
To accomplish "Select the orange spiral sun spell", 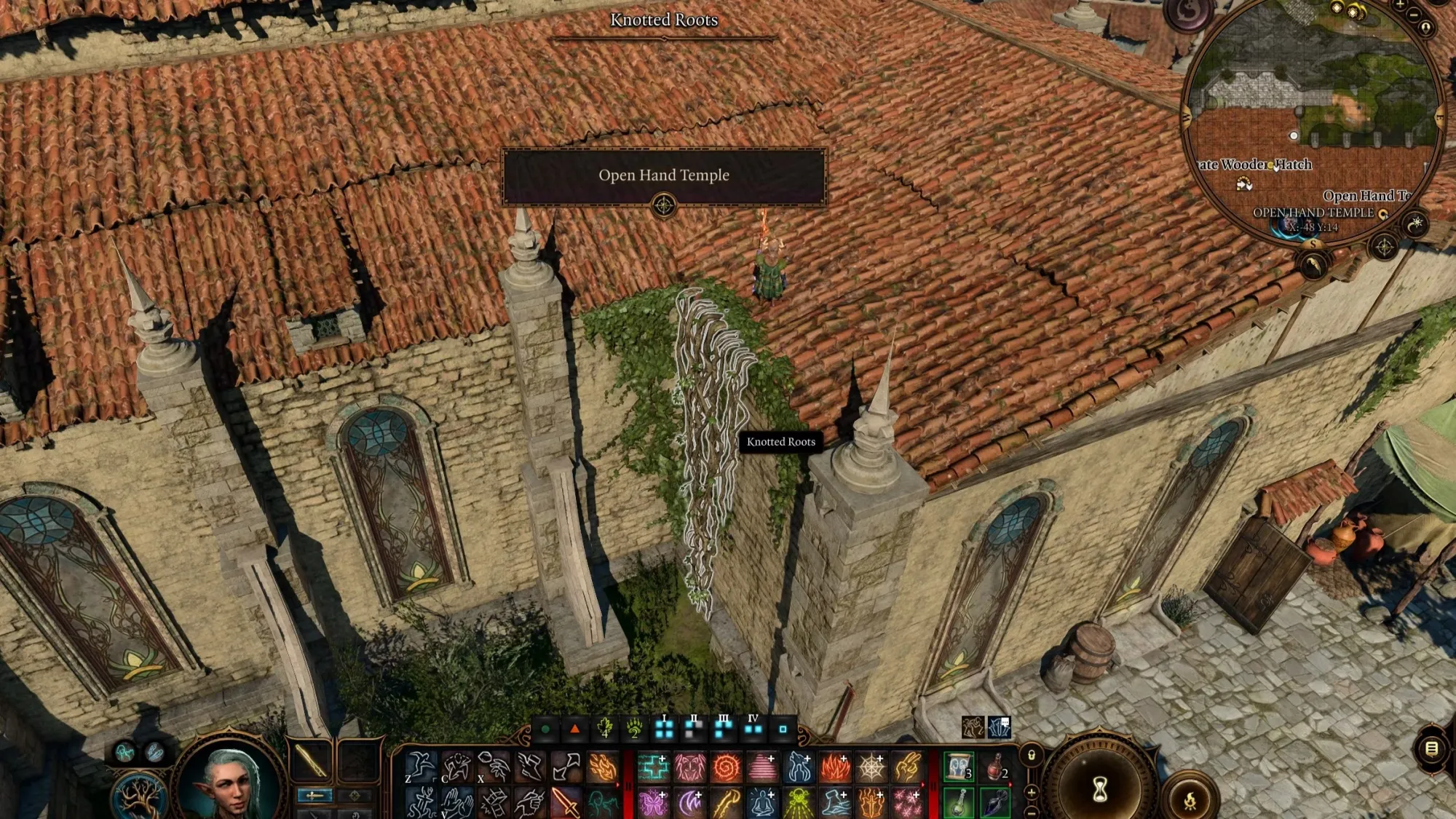I will [x=726, y=767].
